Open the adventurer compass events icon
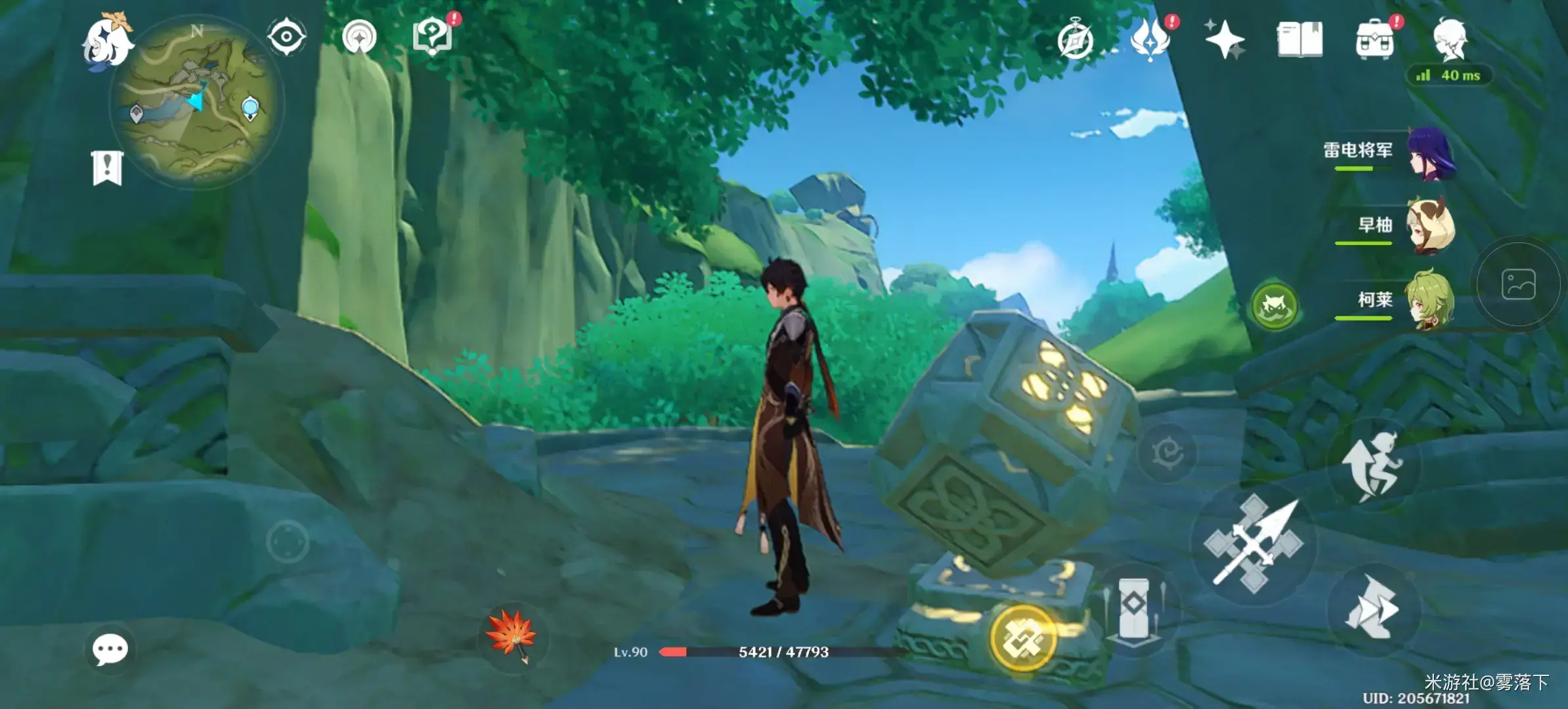Screen dimensions: 1568x709 coord(1076,41)
